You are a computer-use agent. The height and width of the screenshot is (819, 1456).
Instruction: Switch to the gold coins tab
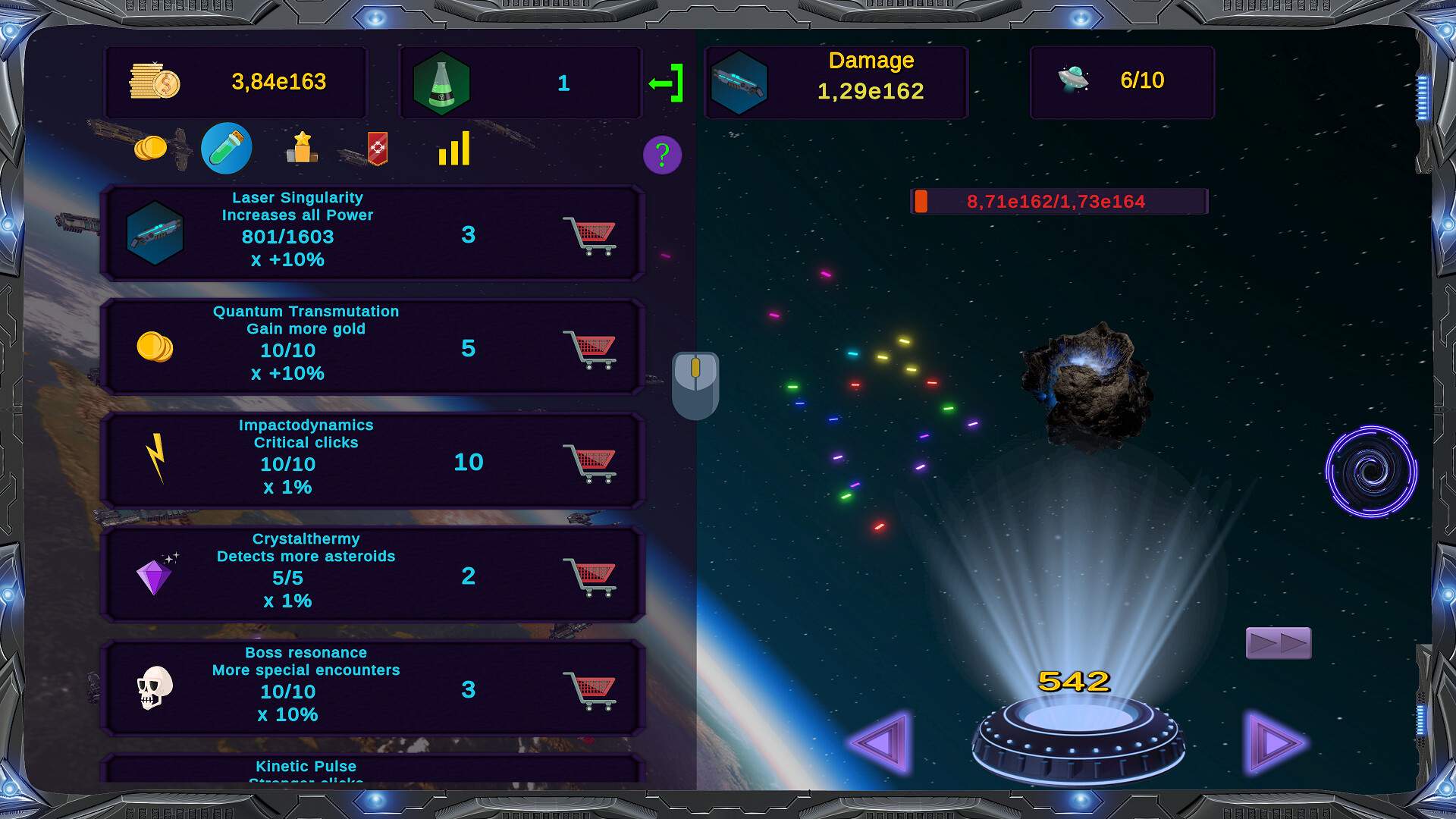152,149
